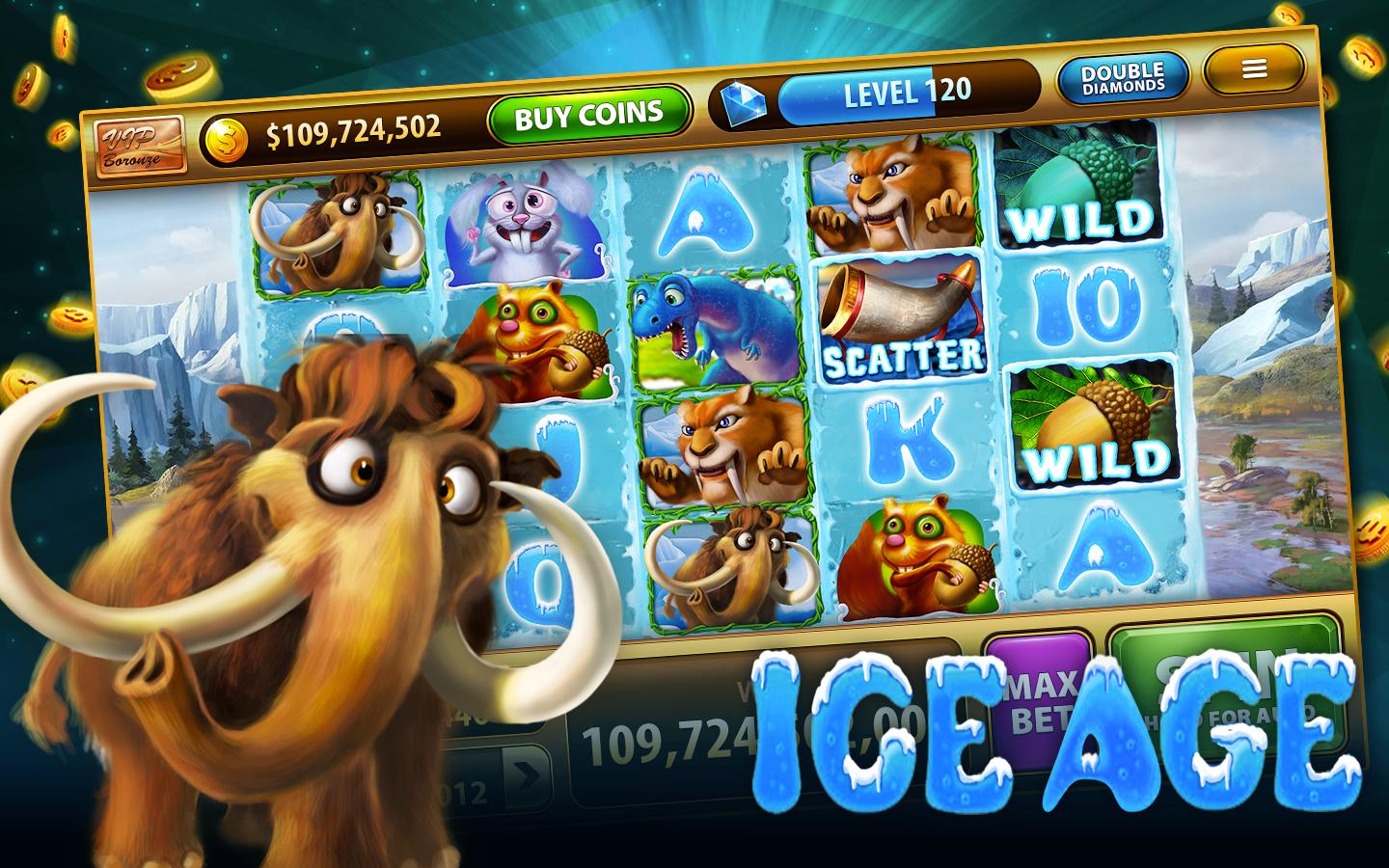
Task: Click the gold coin balance icon
Action: coord(224,136)
